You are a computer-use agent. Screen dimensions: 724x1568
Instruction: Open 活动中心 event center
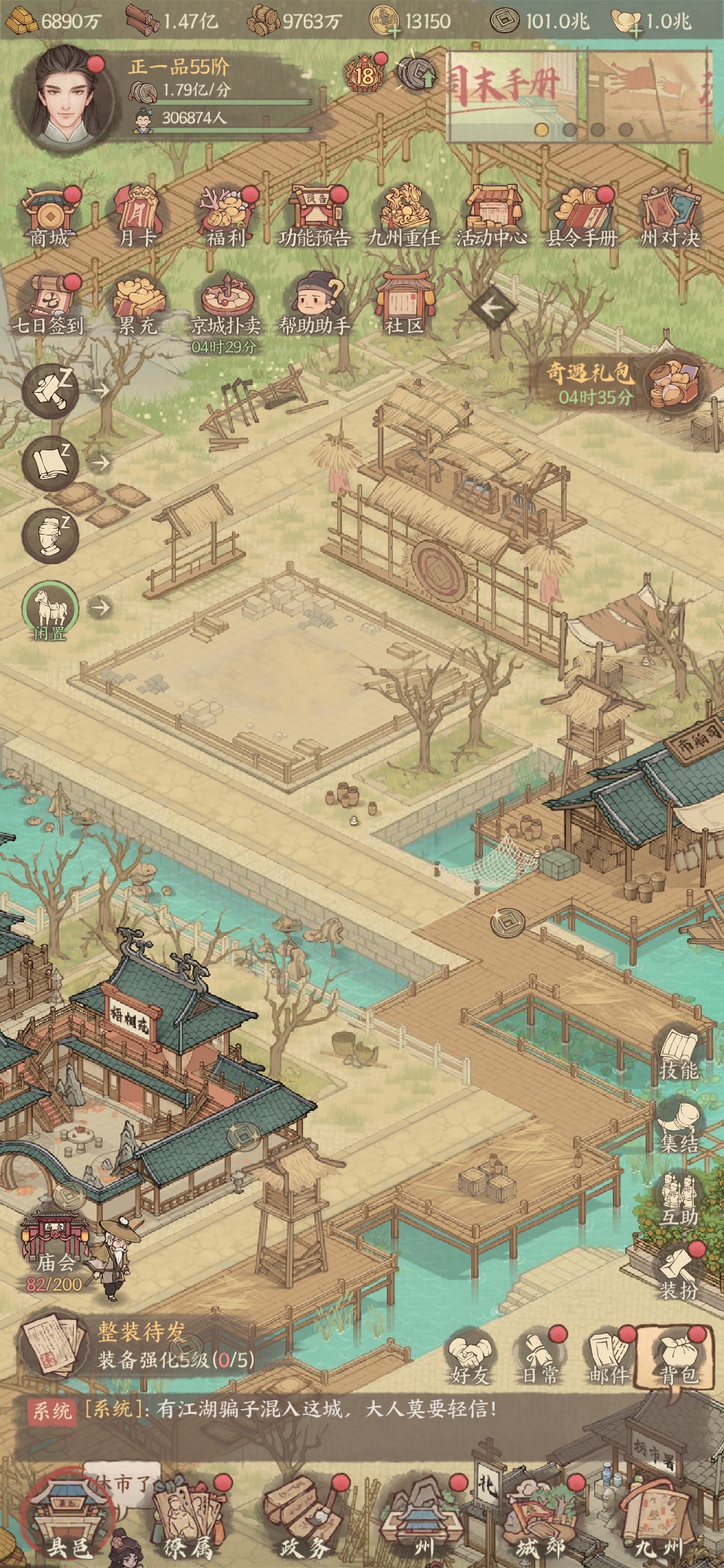(x=491, y=216)
